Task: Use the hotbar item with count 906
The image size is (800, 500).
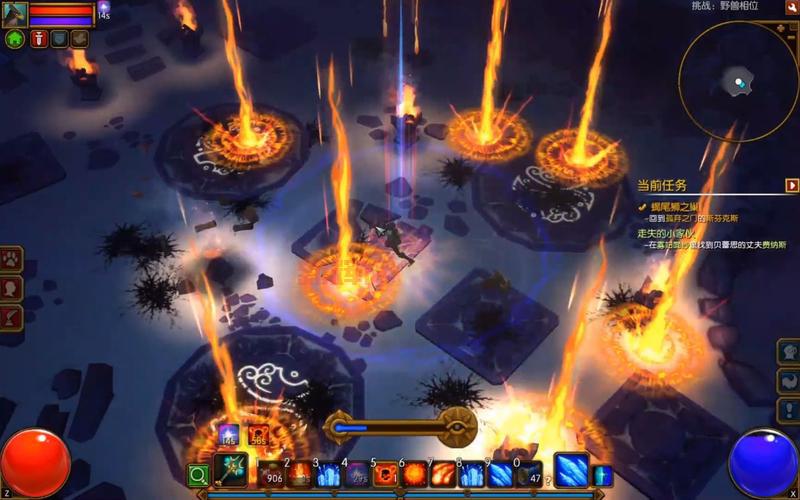Action: 271,474
